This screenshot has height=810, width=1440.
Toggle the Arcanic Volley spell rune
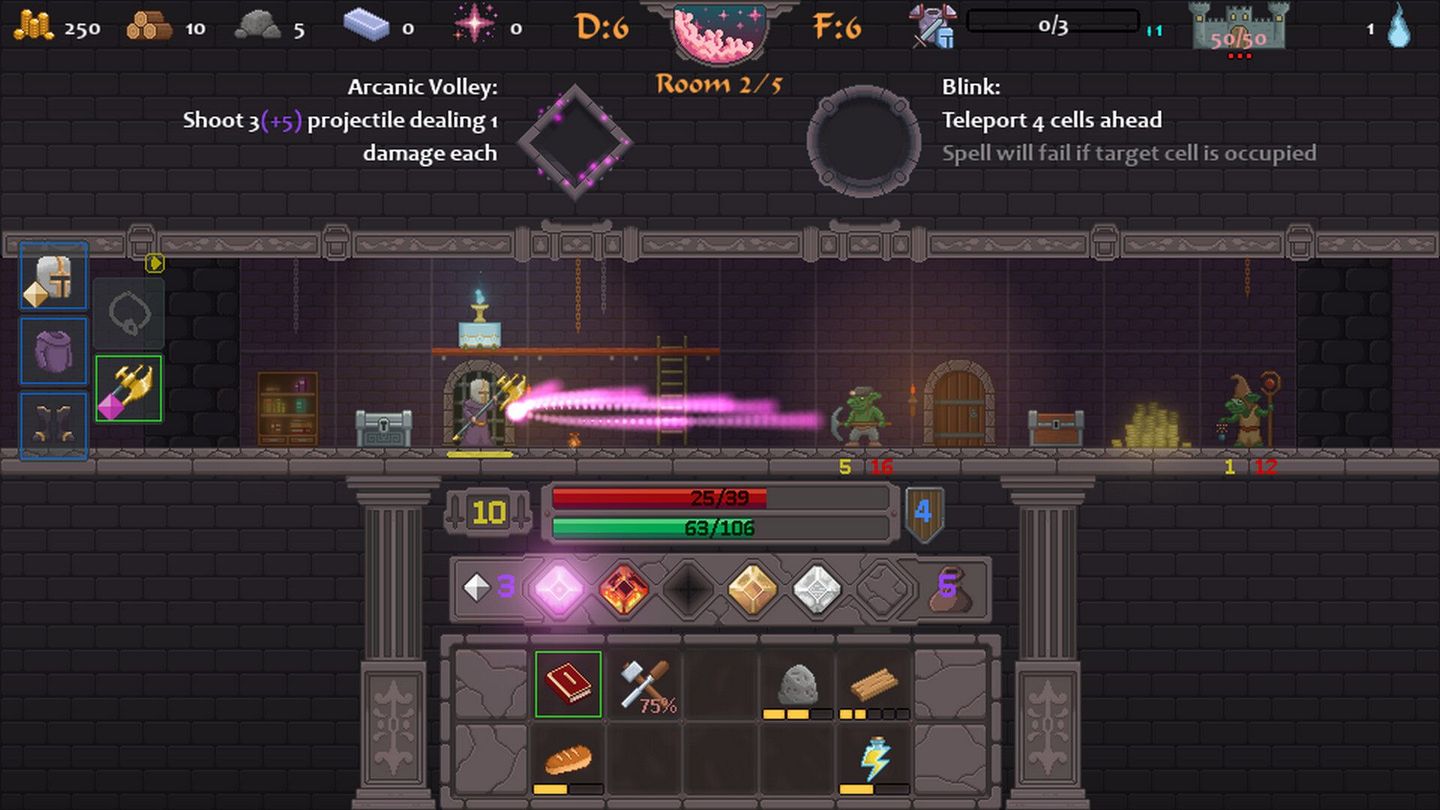pos(575,140)
